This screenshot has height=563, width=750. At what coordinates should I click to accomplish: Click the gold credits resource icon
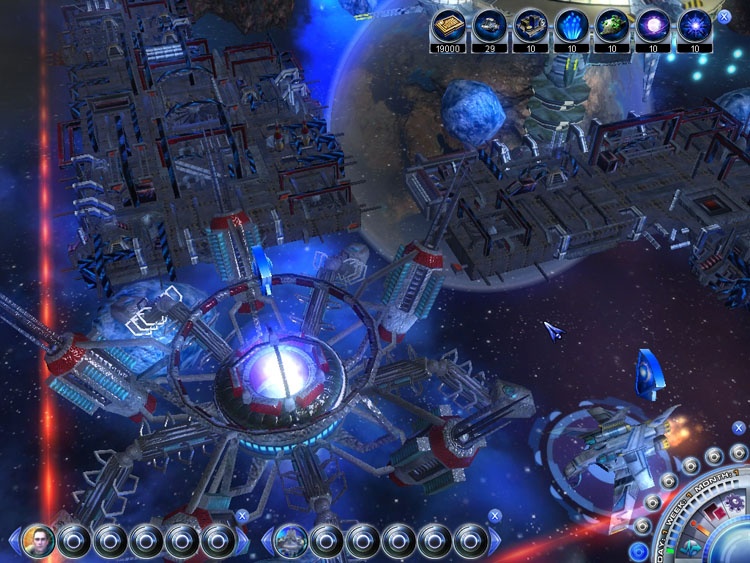coord(448,25)
